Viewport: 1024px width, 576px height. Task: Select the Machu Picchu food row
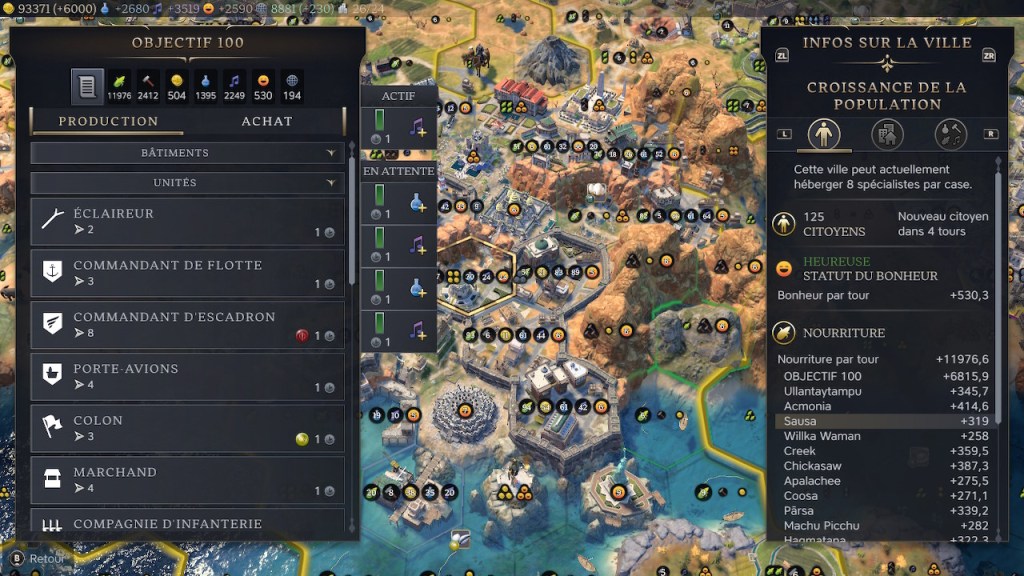pos(885,525)
